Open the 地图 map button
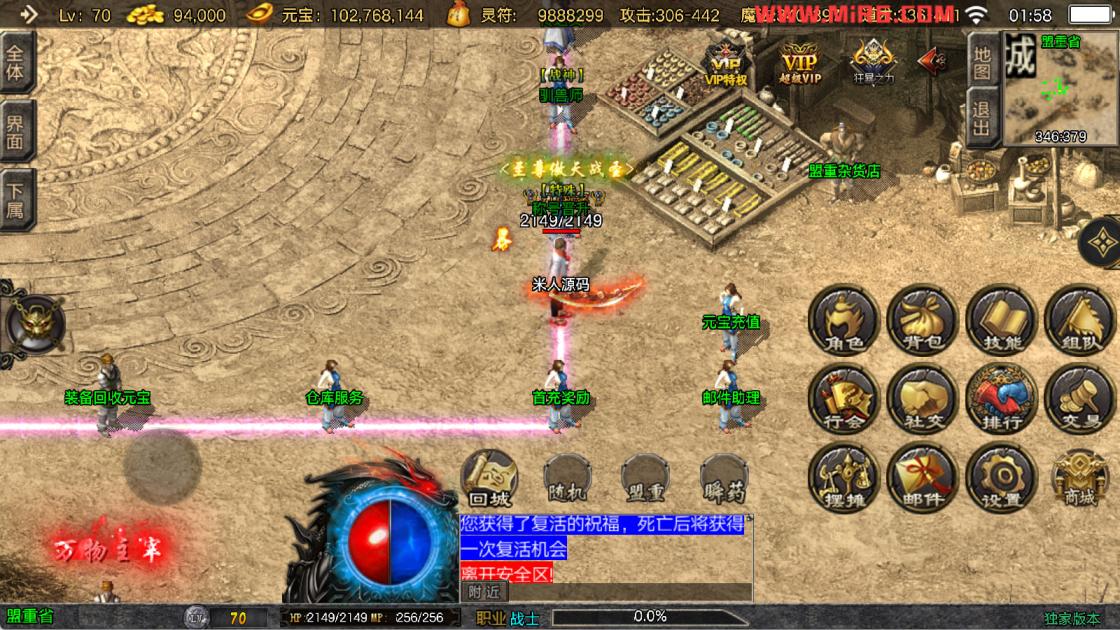This screenshot has width=1120, height=630. coord(982,61)
